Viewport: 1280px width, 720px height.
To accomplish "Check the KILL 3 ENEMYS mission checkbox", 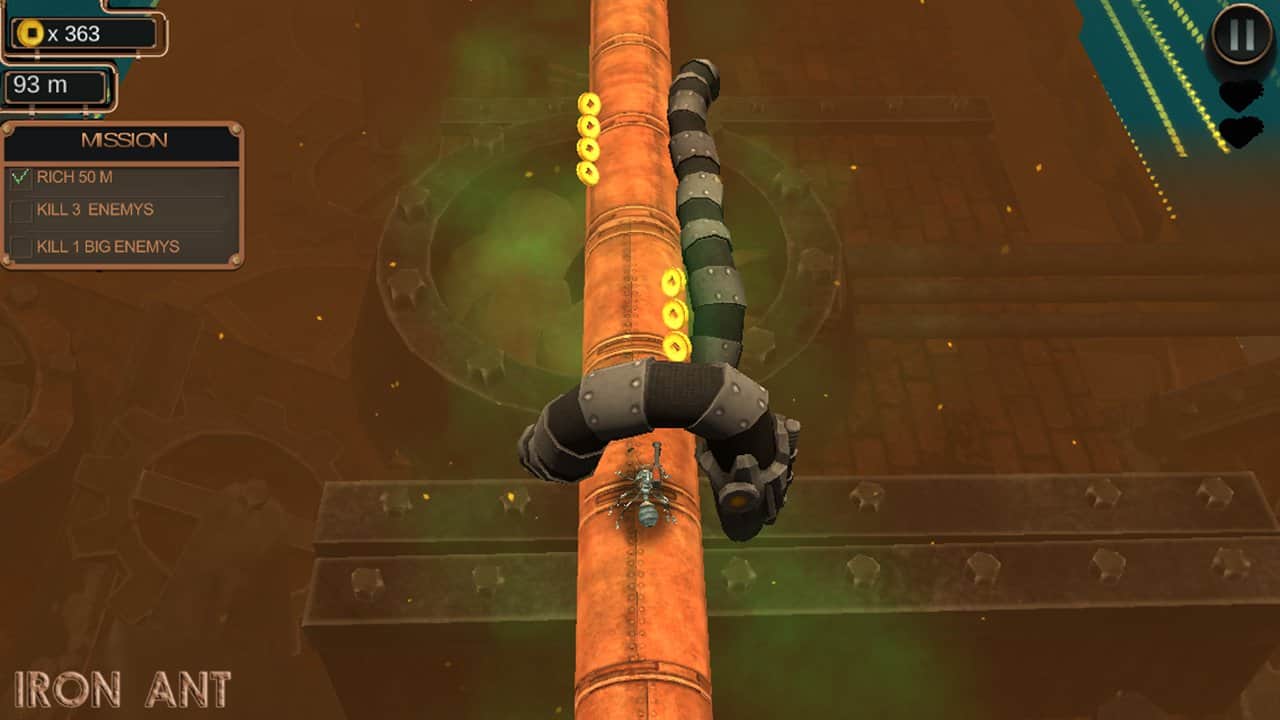I will click(22, 210).
